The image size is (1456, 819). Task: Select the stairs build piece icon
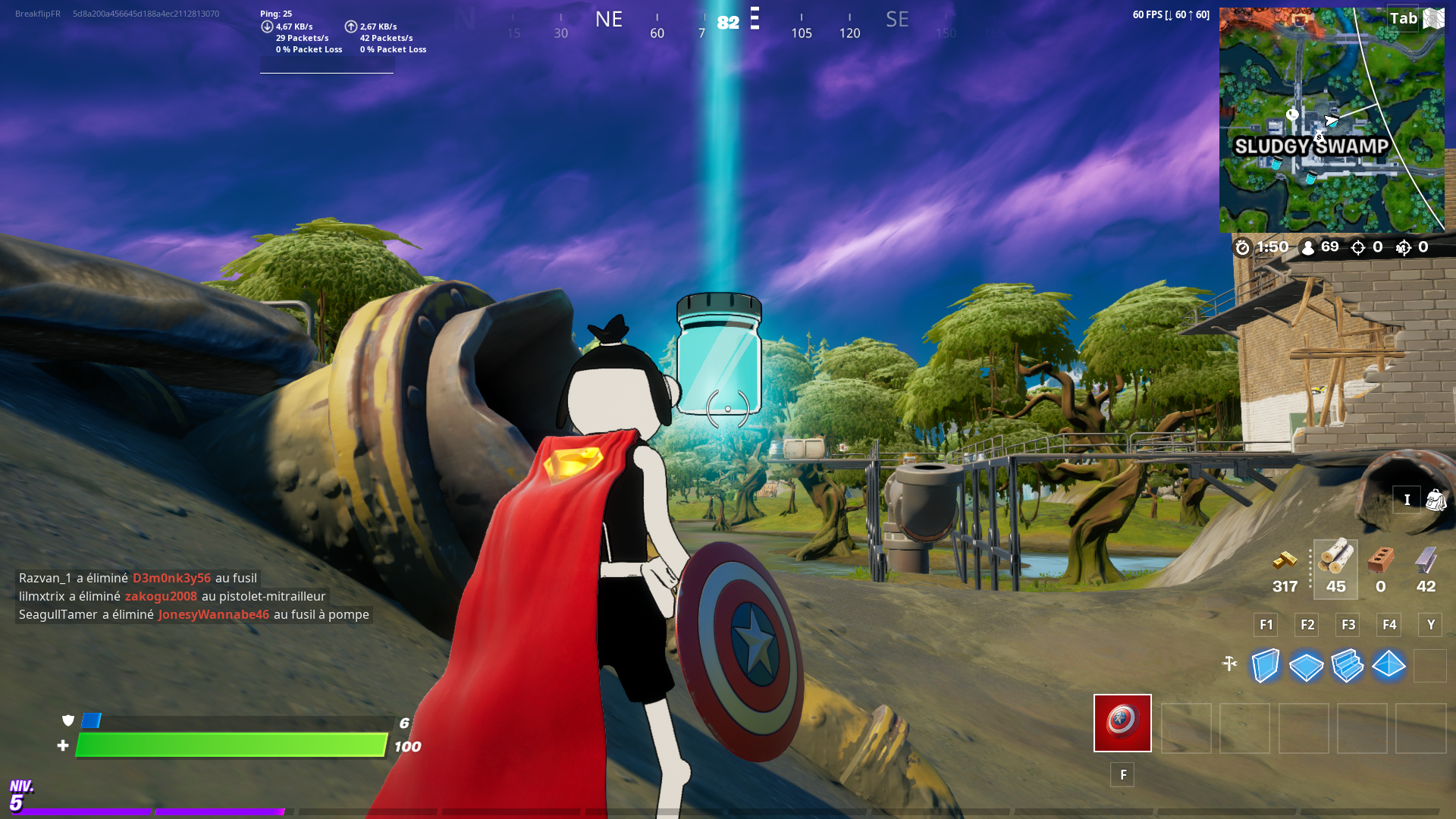pyautogui.click(x=1347, y=666)
